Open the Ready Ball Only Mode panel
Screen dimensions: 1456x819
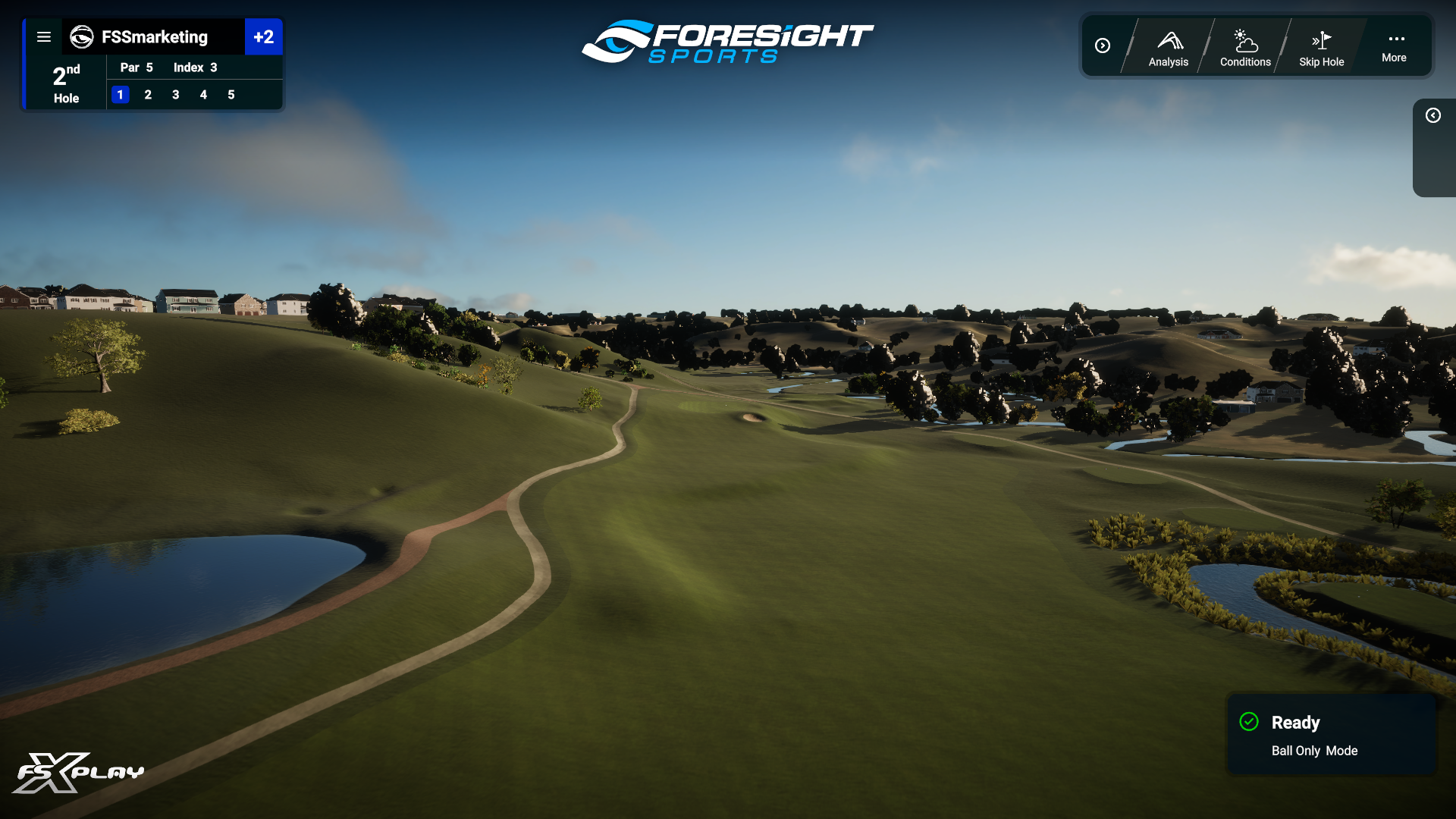[x=1332, y=735]
